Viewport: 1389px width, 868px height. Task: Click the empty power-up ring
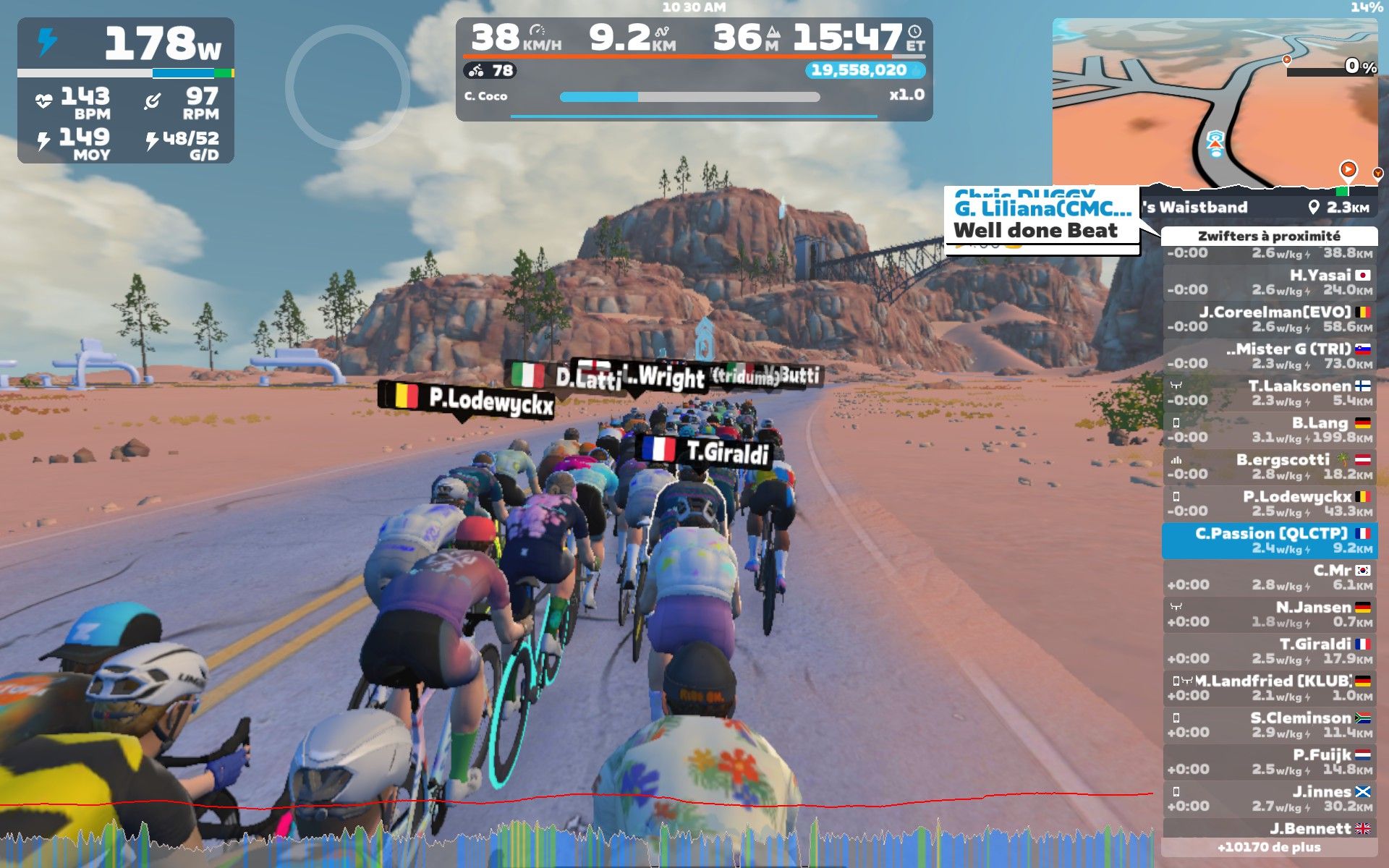point(347,88)
